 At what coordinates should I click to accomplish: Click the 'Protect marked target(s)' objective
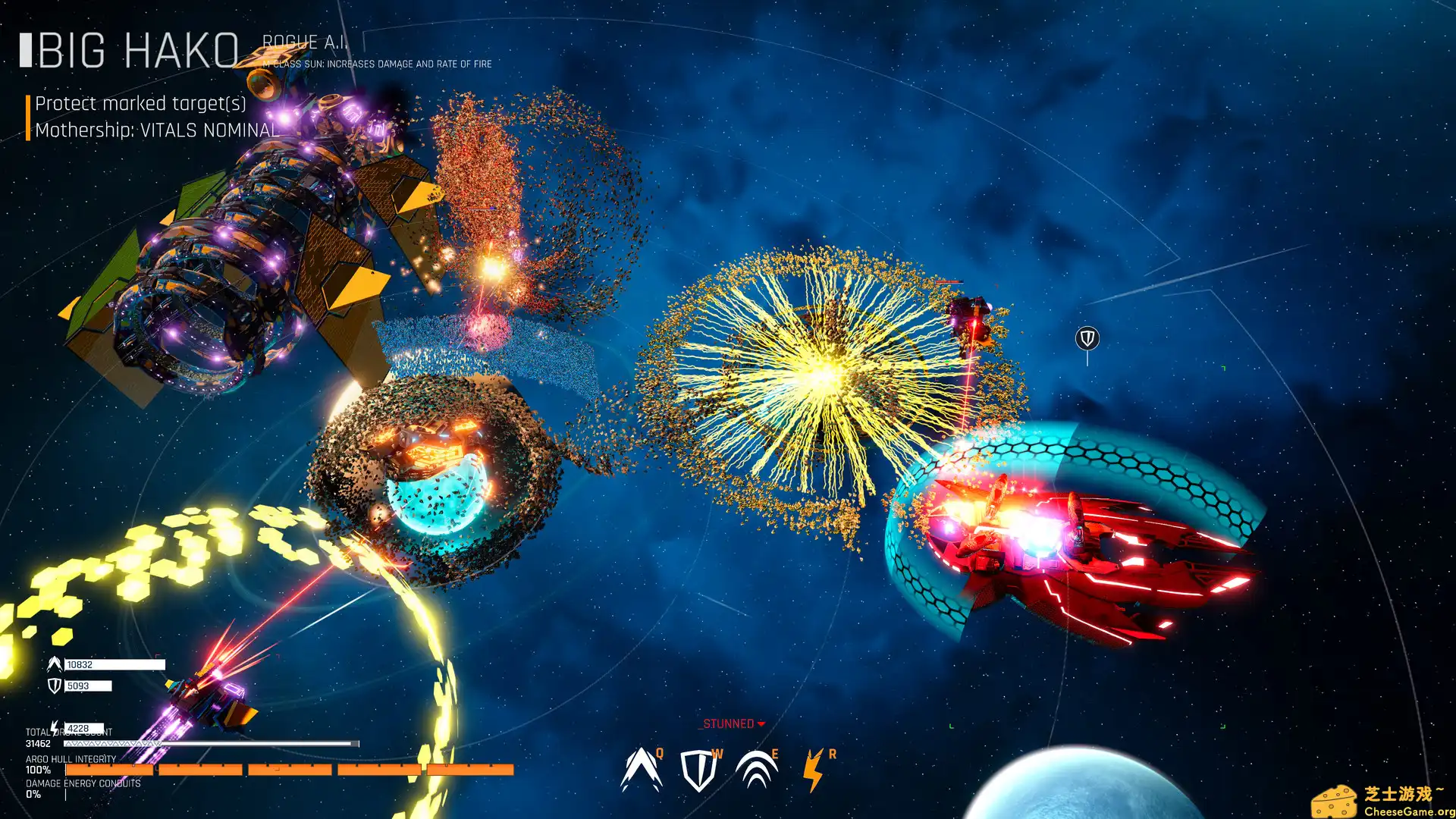tap(141, 104)
